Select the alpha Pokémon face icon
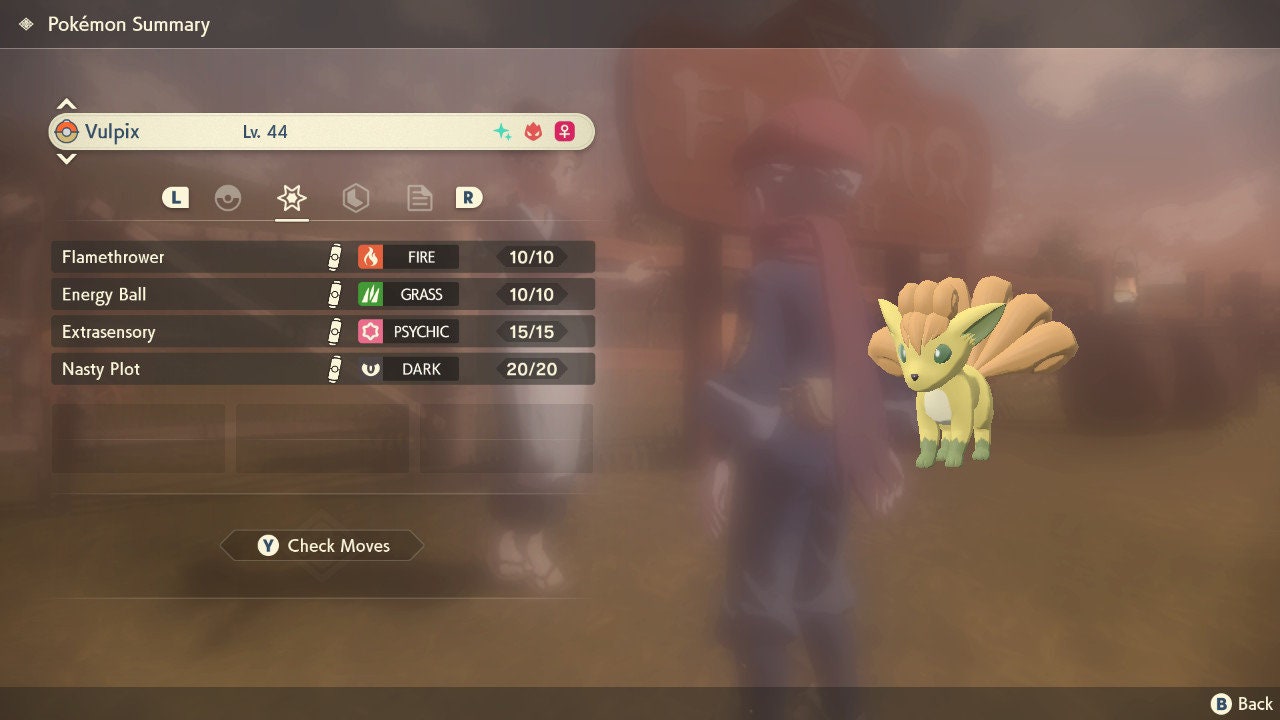The height and width of the screenshot is (720, 1280). [531, 130]
